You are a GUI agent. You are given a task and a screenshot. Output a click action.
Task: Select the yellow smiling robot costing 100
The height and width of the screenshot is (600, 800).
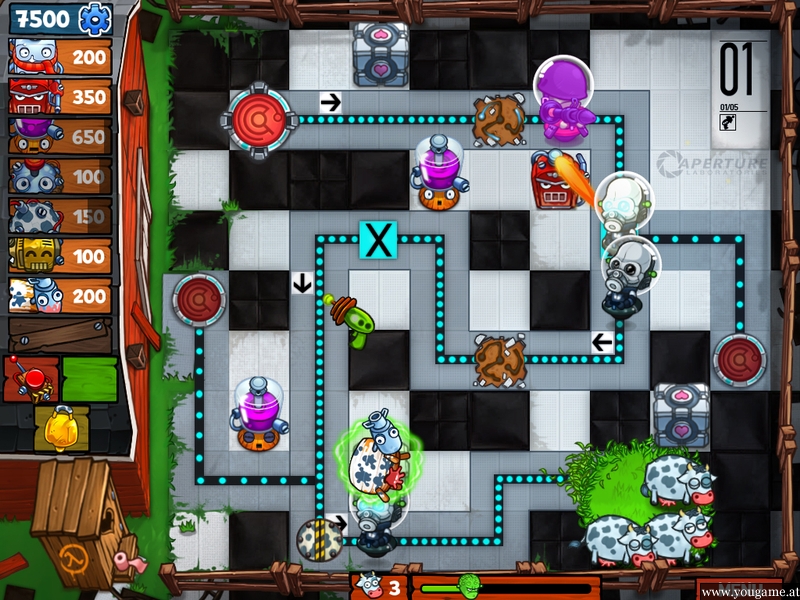coord(60,257)
